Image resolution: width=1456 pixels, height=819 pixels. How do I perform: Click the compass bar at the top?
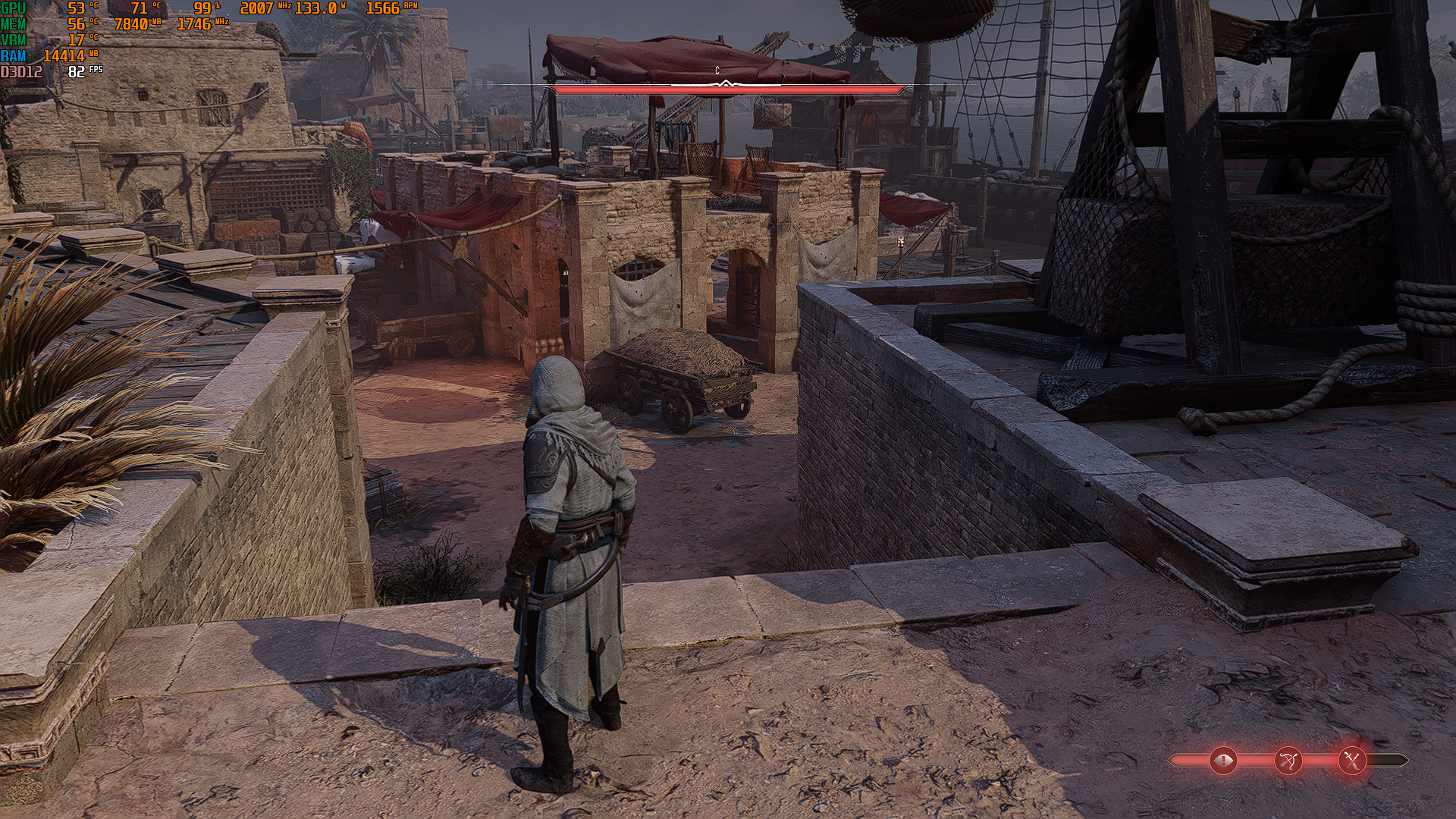(726, 87)
